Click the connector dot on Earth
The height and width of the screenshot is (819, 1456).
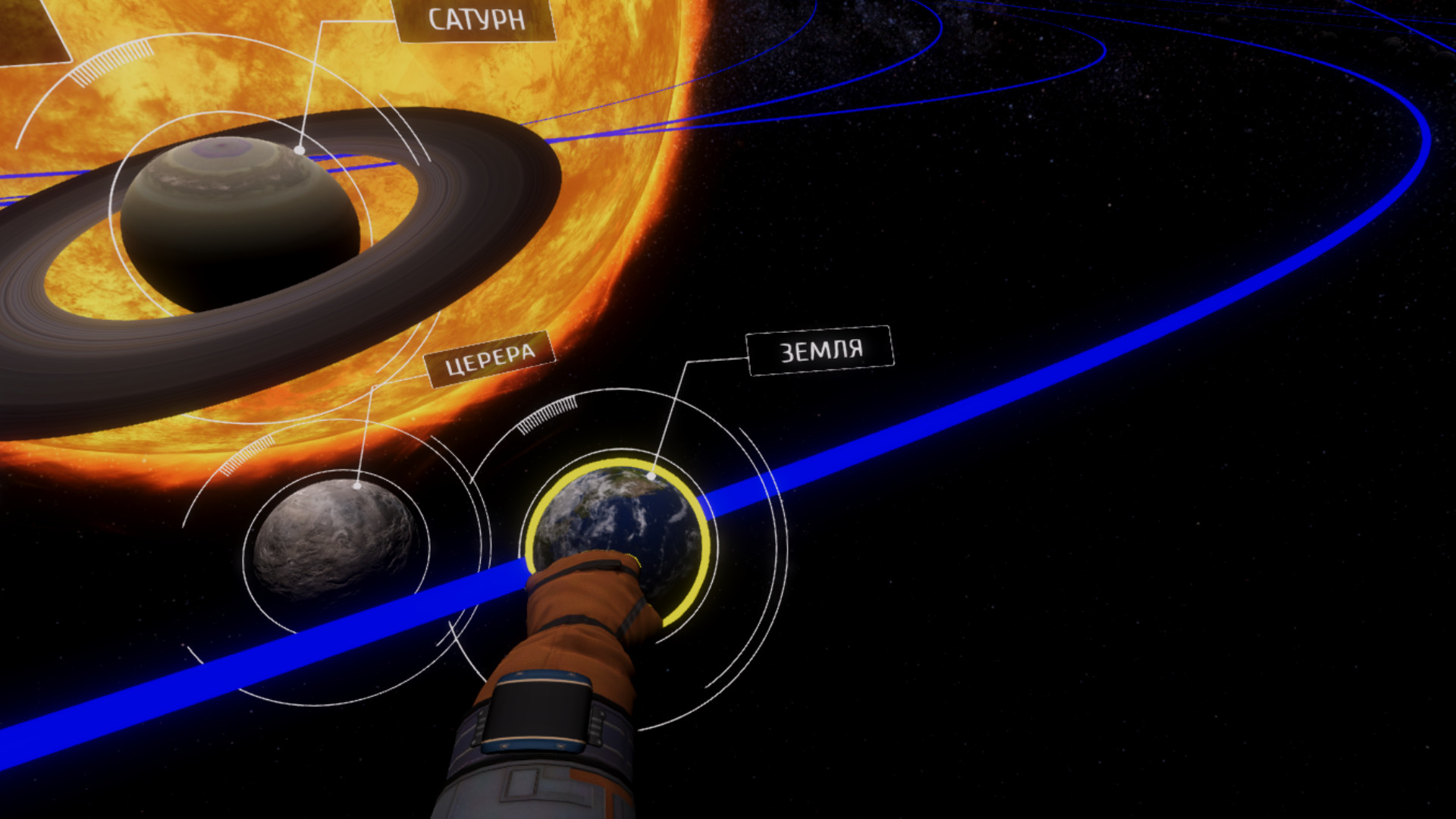[652, 475]
